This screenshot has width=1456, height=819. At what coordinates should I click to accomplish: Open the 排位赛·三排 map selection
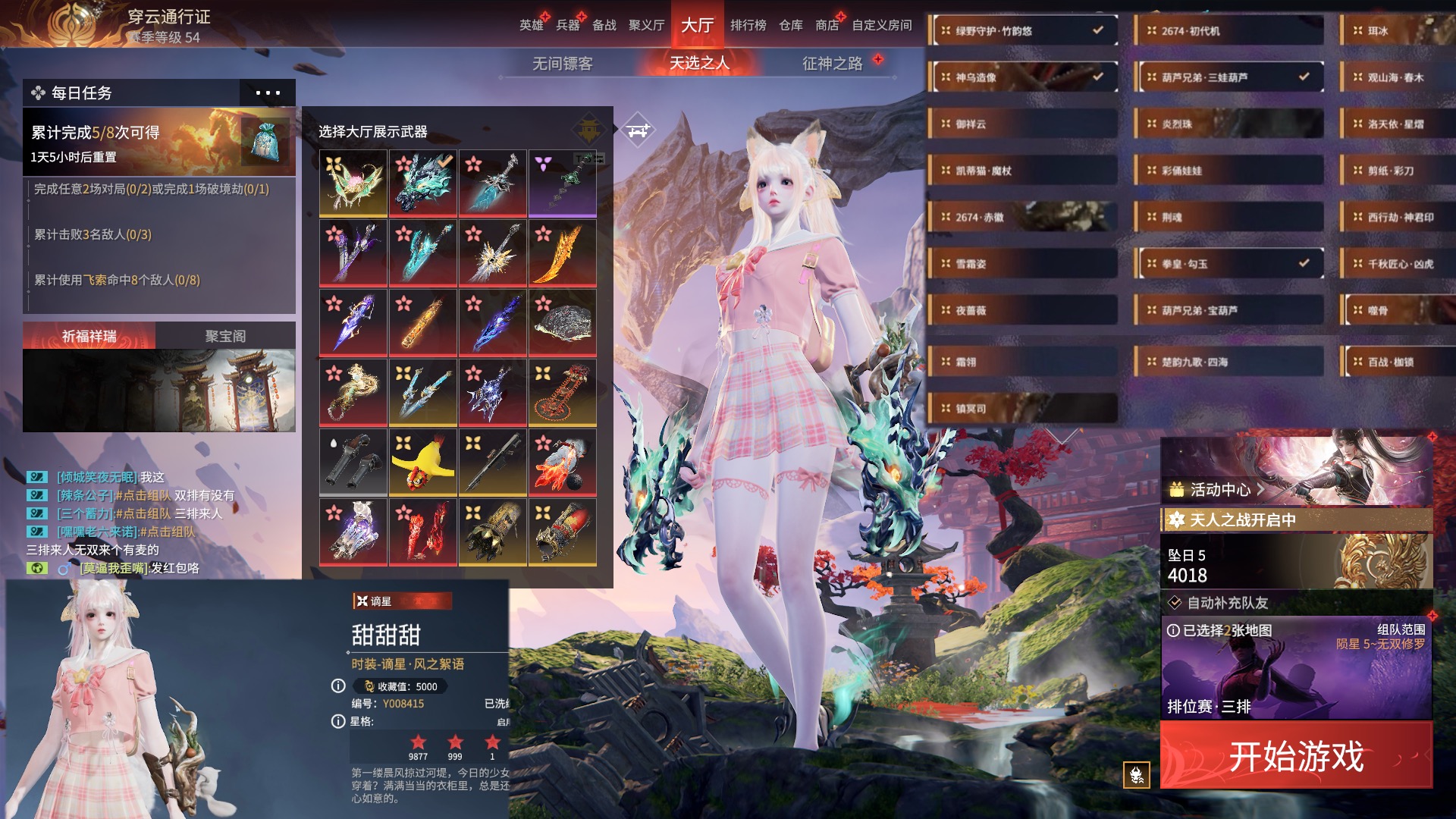coord(1295,669)
